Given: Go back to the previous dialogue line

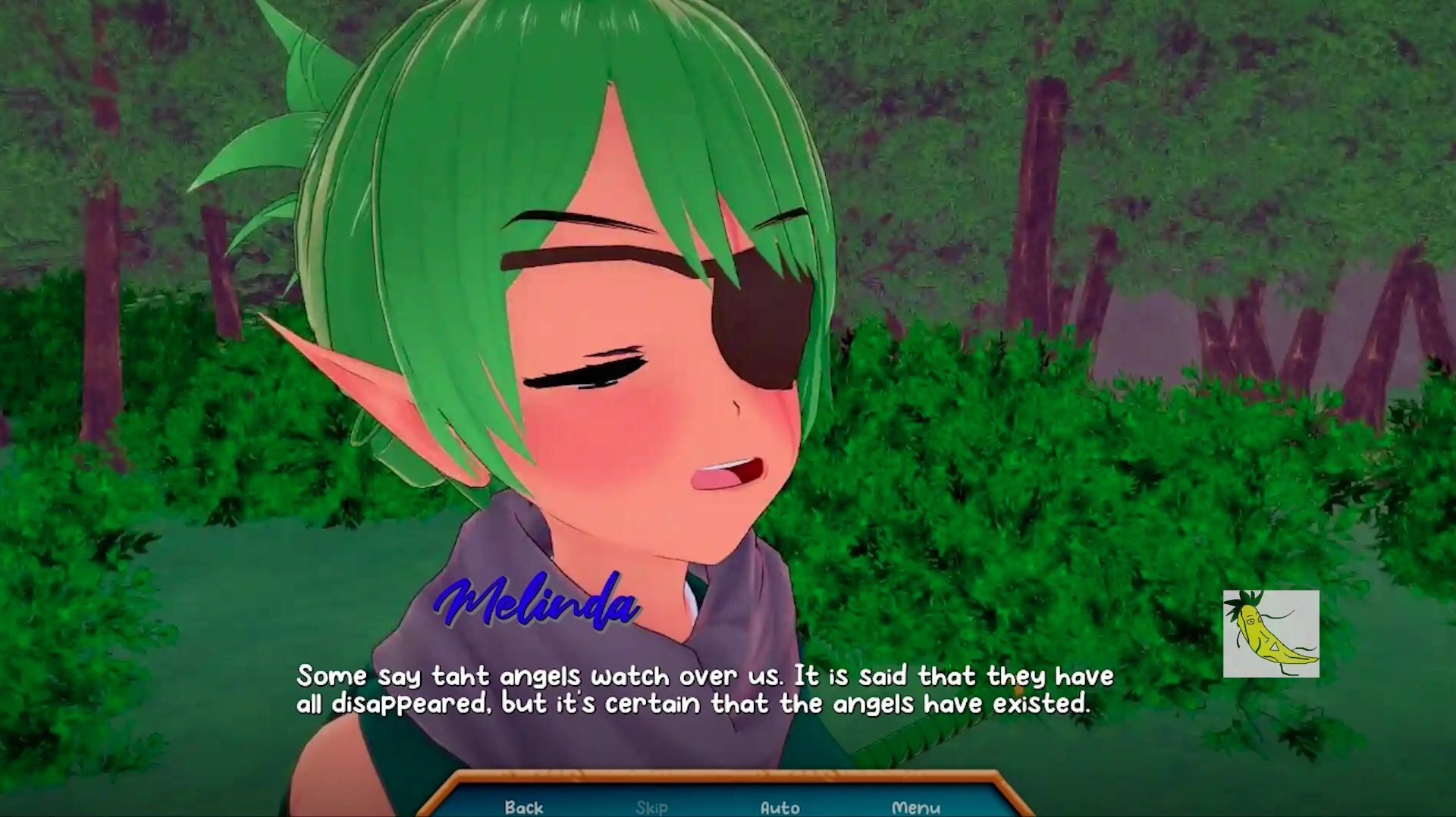Looking at the screenshot, I should 524,807.
